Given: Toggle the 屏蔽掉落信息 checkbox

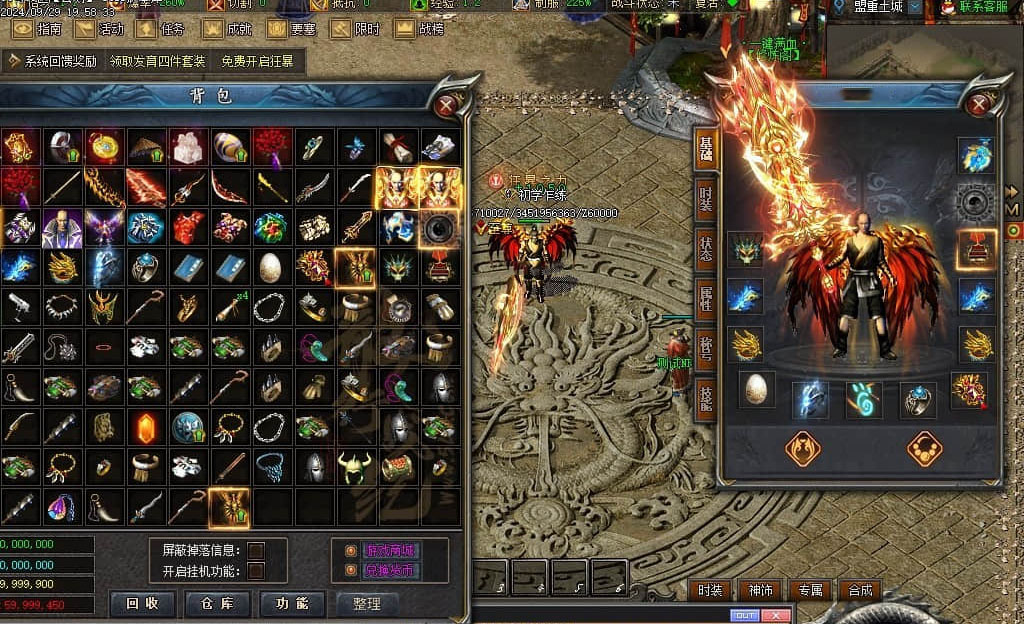Looking at the screenshot, I should (256, 550).
